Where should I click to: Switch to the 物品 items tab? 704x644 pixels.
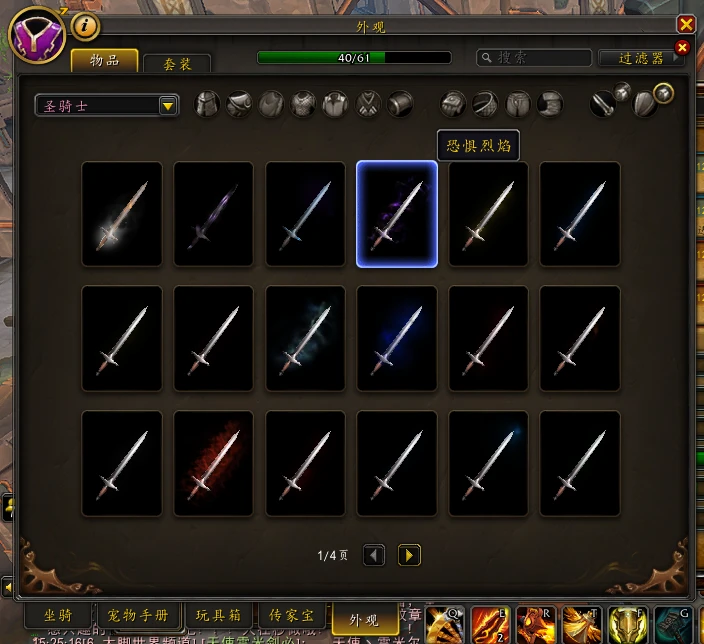(104, 61)
